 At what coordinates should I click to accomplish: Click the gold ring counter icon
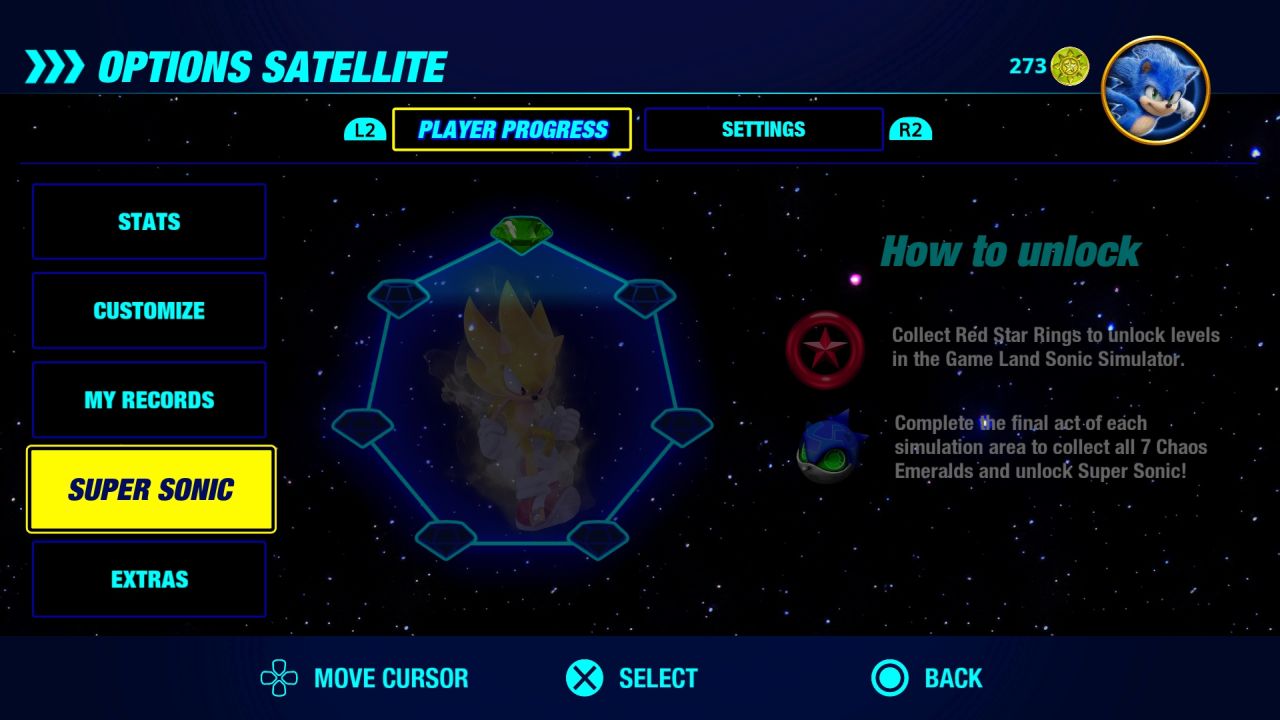1072,67
